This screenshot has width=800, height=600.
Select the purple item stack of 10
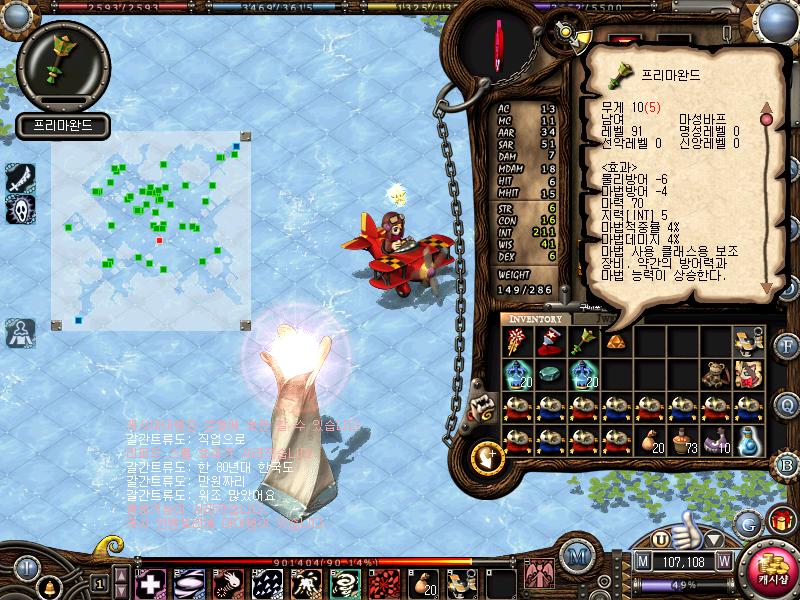click(714, 439)
